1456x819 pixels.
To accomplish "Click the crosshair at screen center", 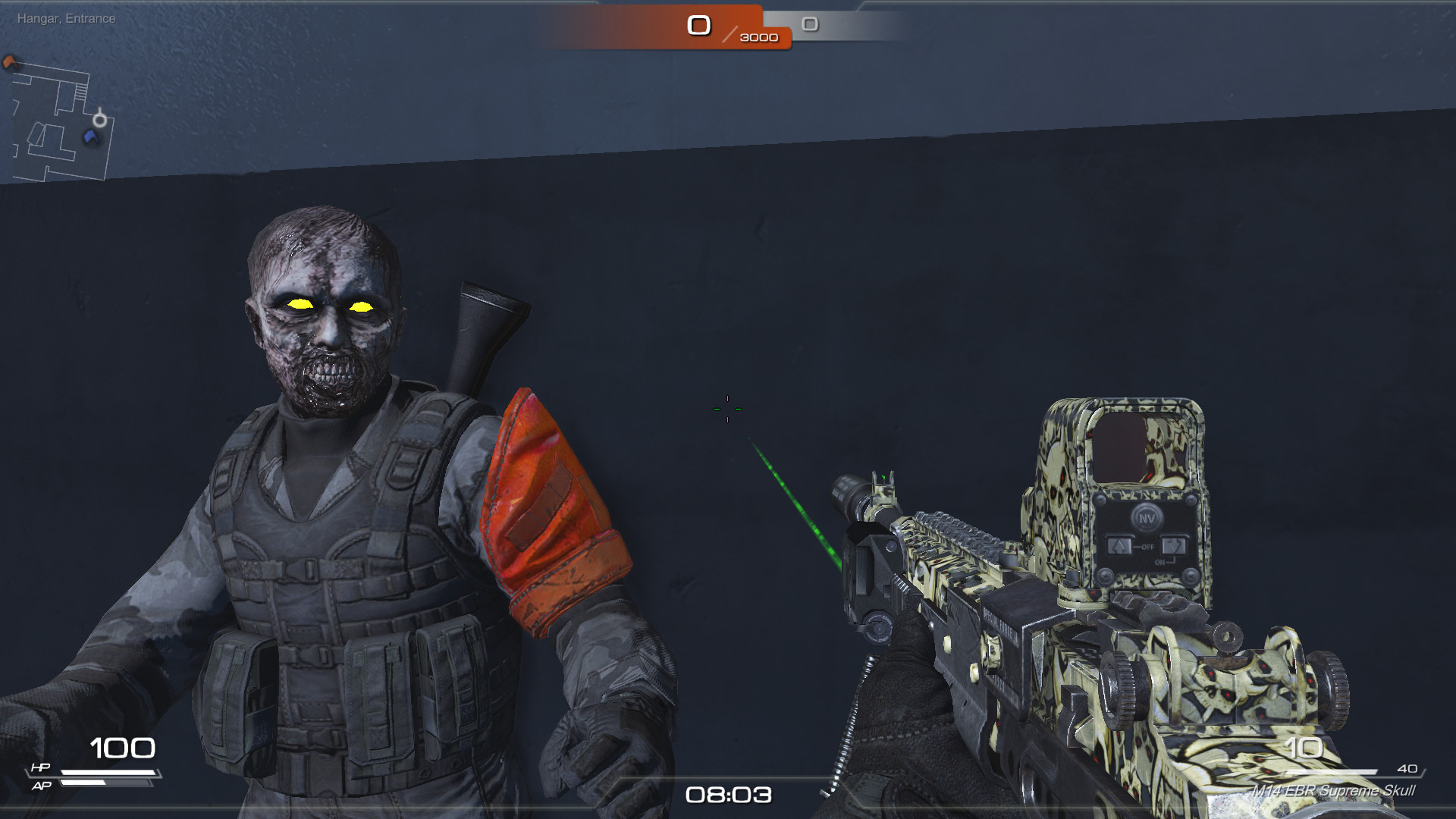I will 727,409.
